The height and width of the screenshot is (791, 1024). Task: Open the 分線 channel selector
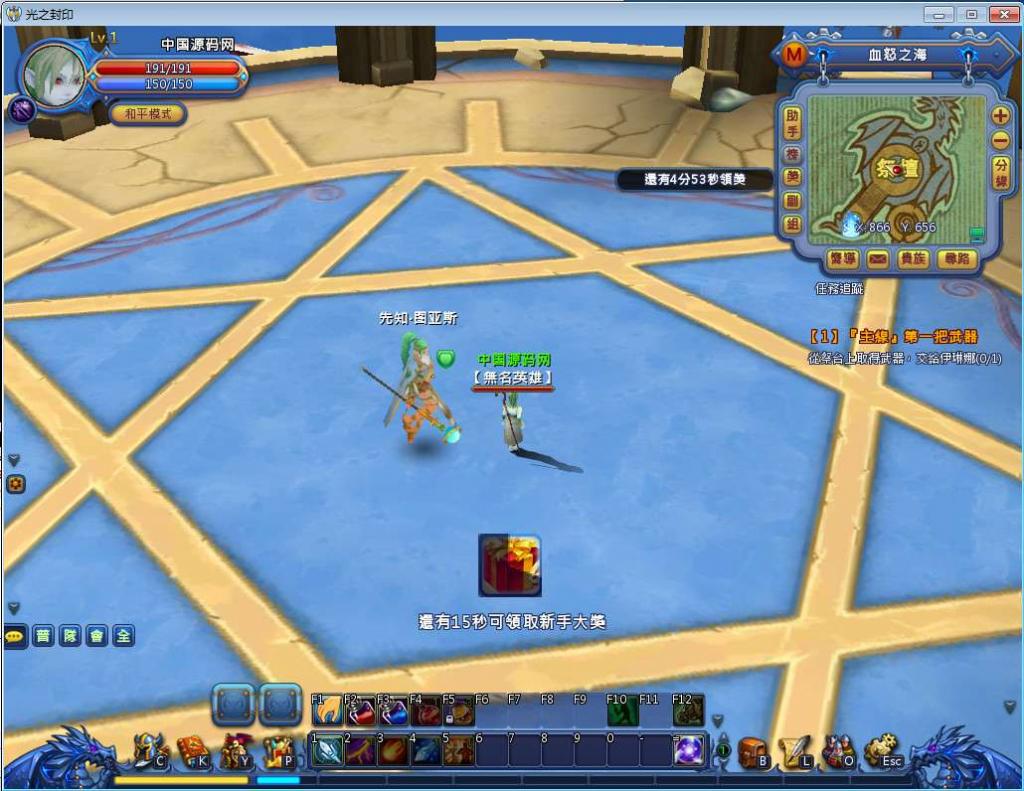pos(1000,173)
